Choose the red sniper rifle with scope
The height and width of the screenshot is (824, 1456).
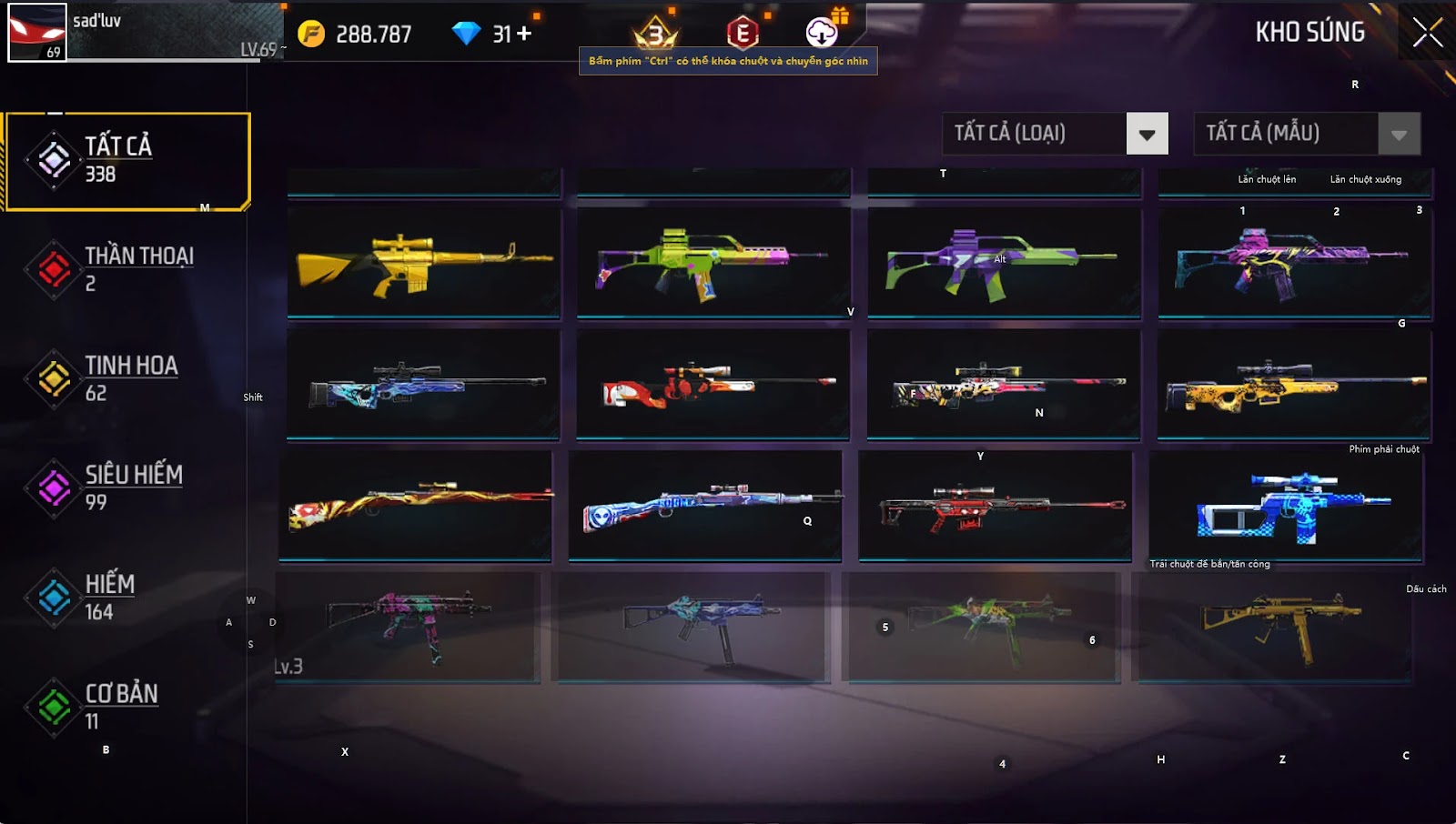pos(996,507)
